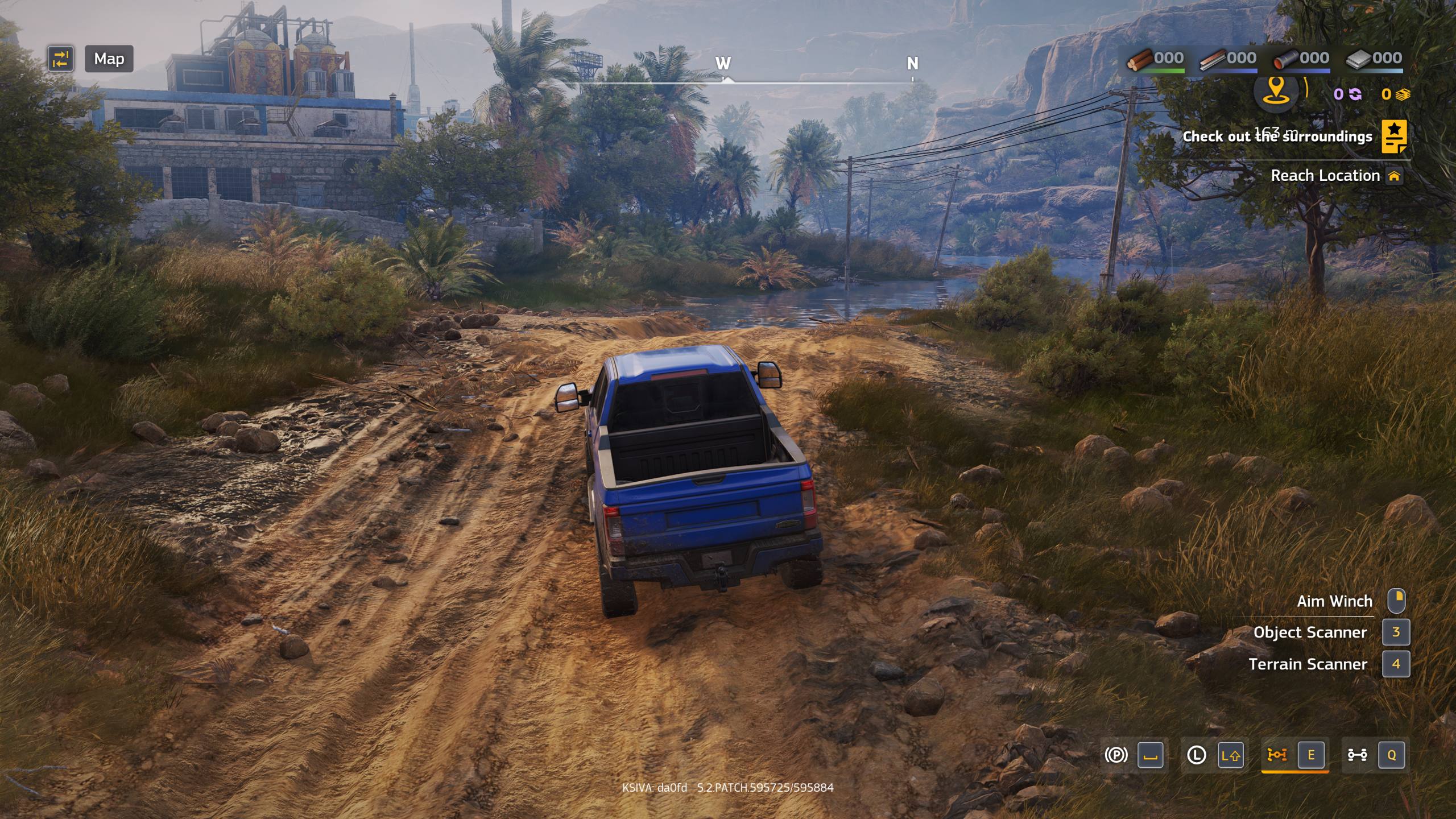Screen dimensions: 1456x819
Task: Activate the Terrain Scanner
Action: (x=1308, y=664)
